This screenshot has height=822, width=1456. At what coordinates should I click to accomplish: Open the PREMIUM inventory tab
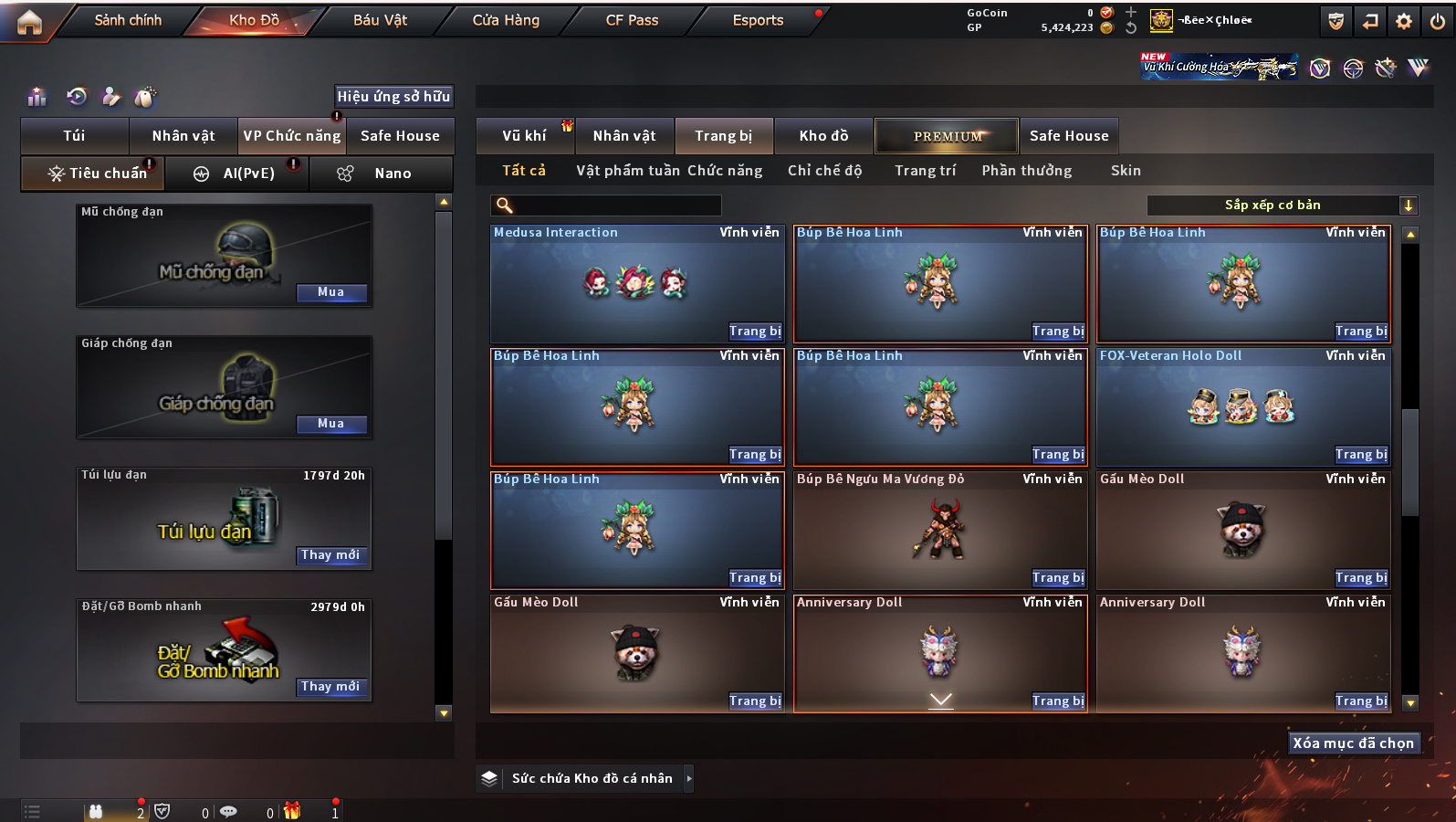tap(947, 136)
